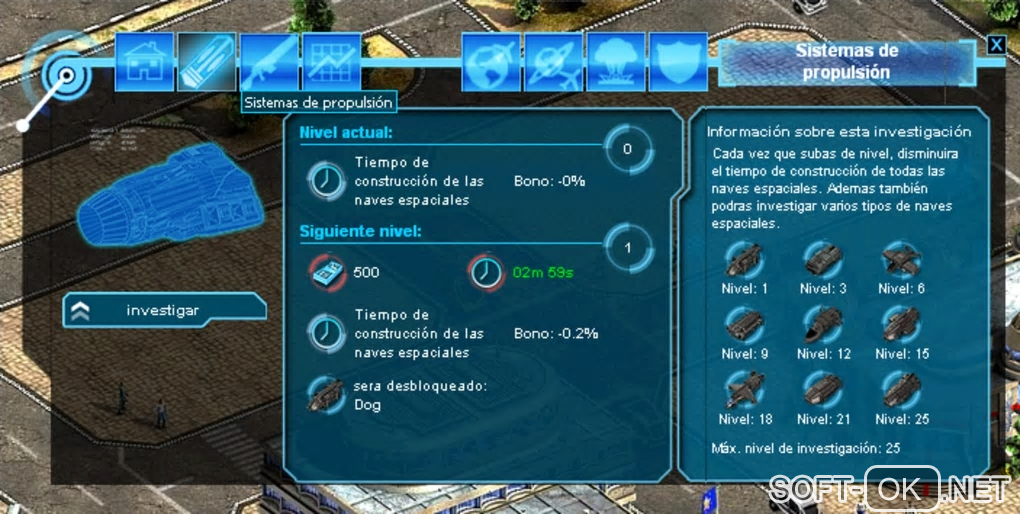The image size is (1020, 514).
Task: Choose the ship unlocked at Nivel: 12
Action: 823,325
